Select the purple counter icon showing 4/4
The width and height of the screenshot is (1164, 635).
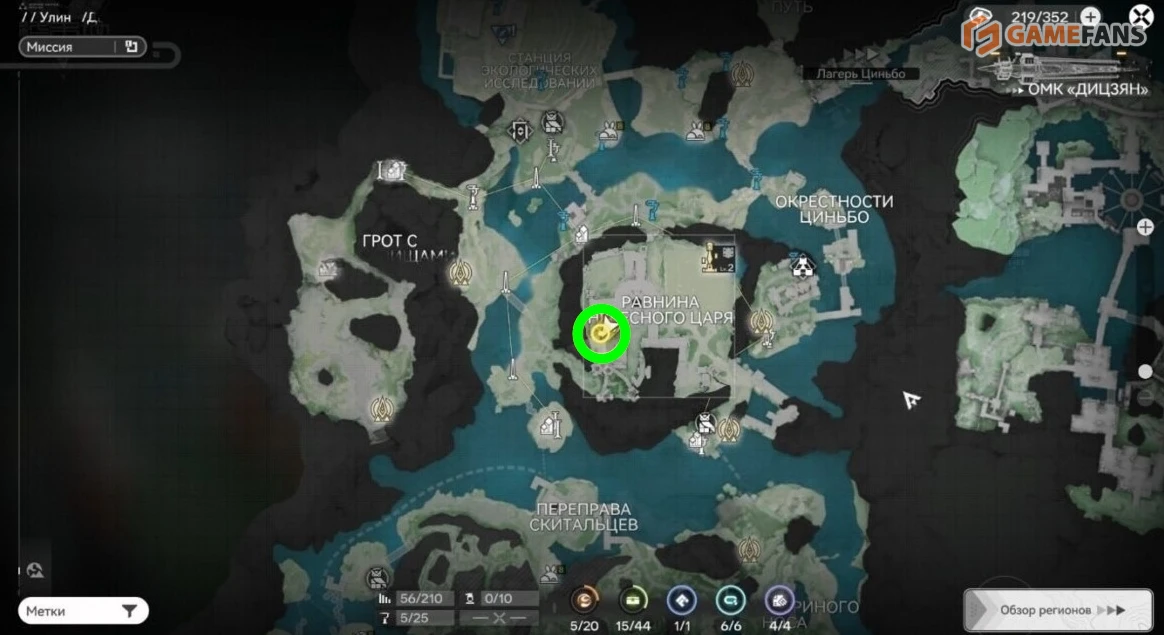pos(779,600)
